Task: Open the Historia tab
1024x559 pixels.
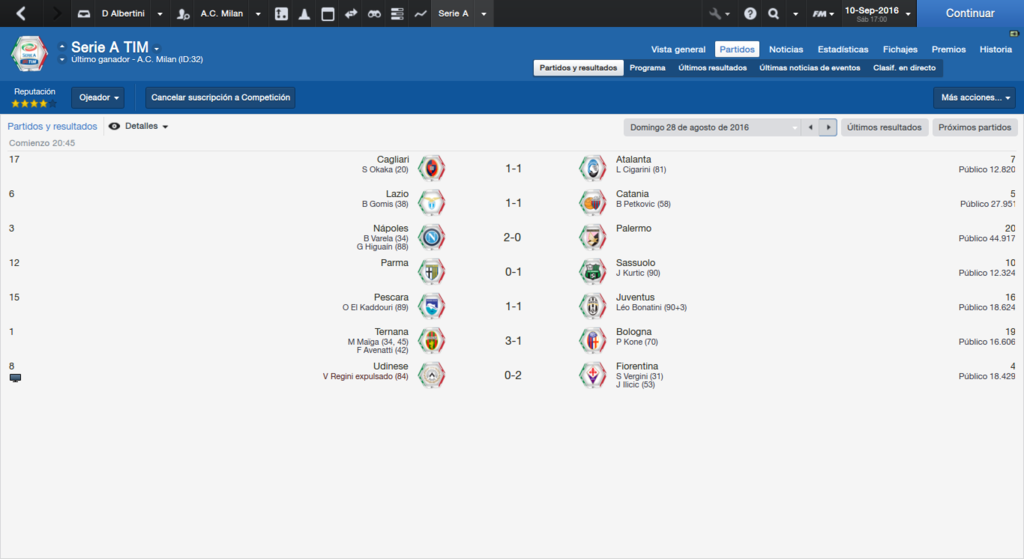Action: (995, 49)
